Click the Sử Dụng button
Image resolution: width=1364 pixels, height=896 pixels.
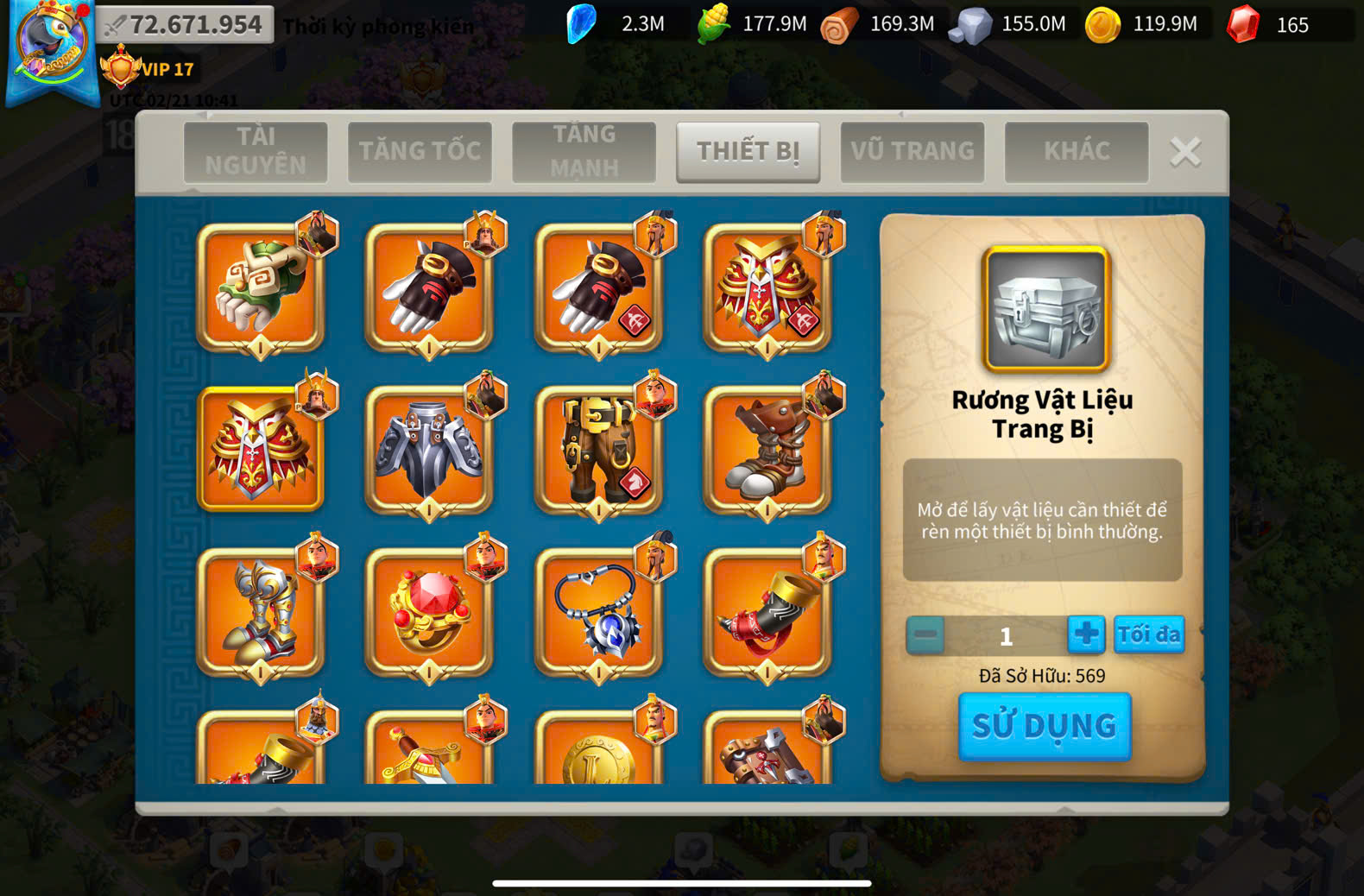coord(1045,726)
